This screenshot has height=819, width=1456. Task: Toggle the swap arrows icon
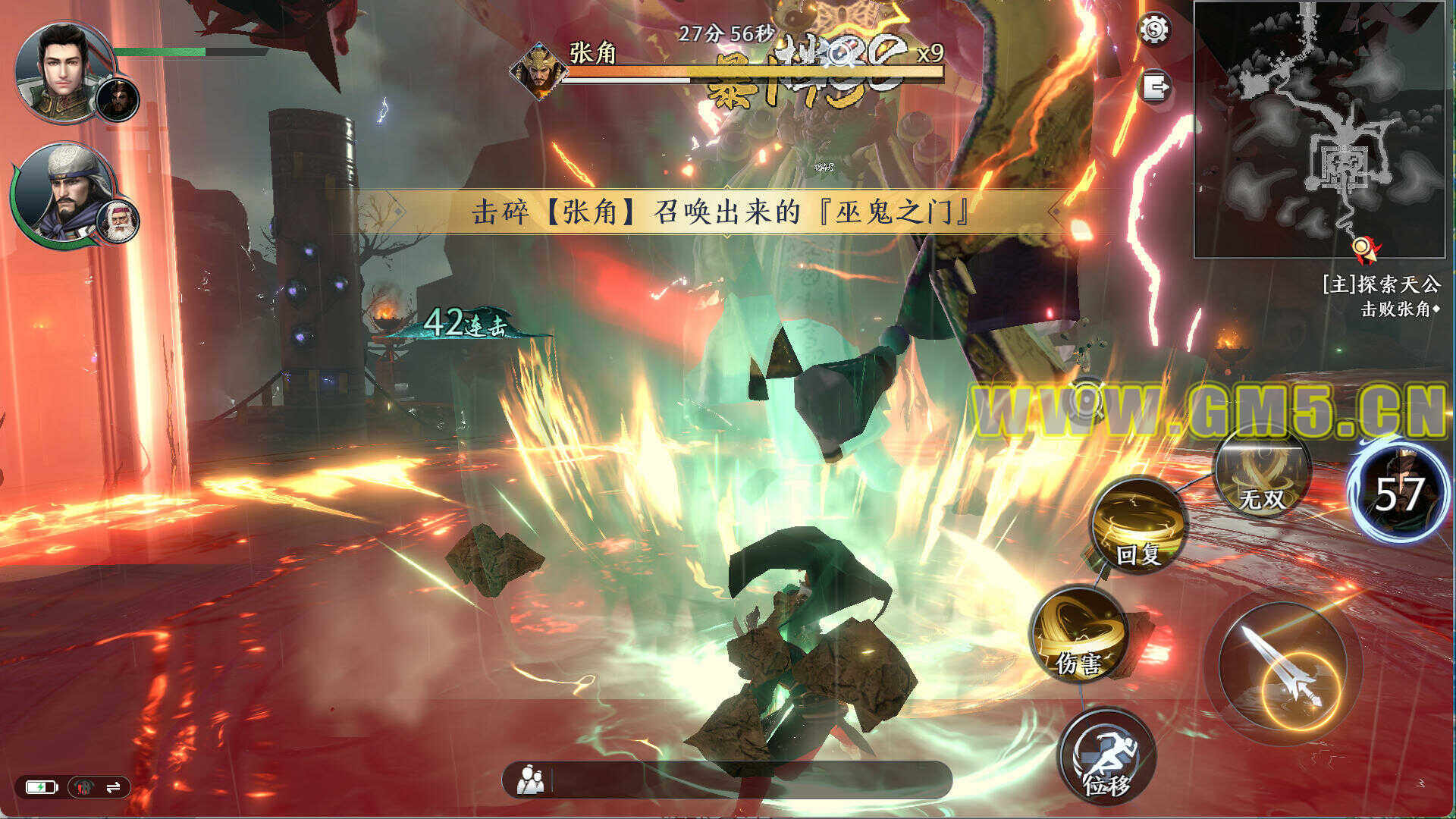click(114, 788)
